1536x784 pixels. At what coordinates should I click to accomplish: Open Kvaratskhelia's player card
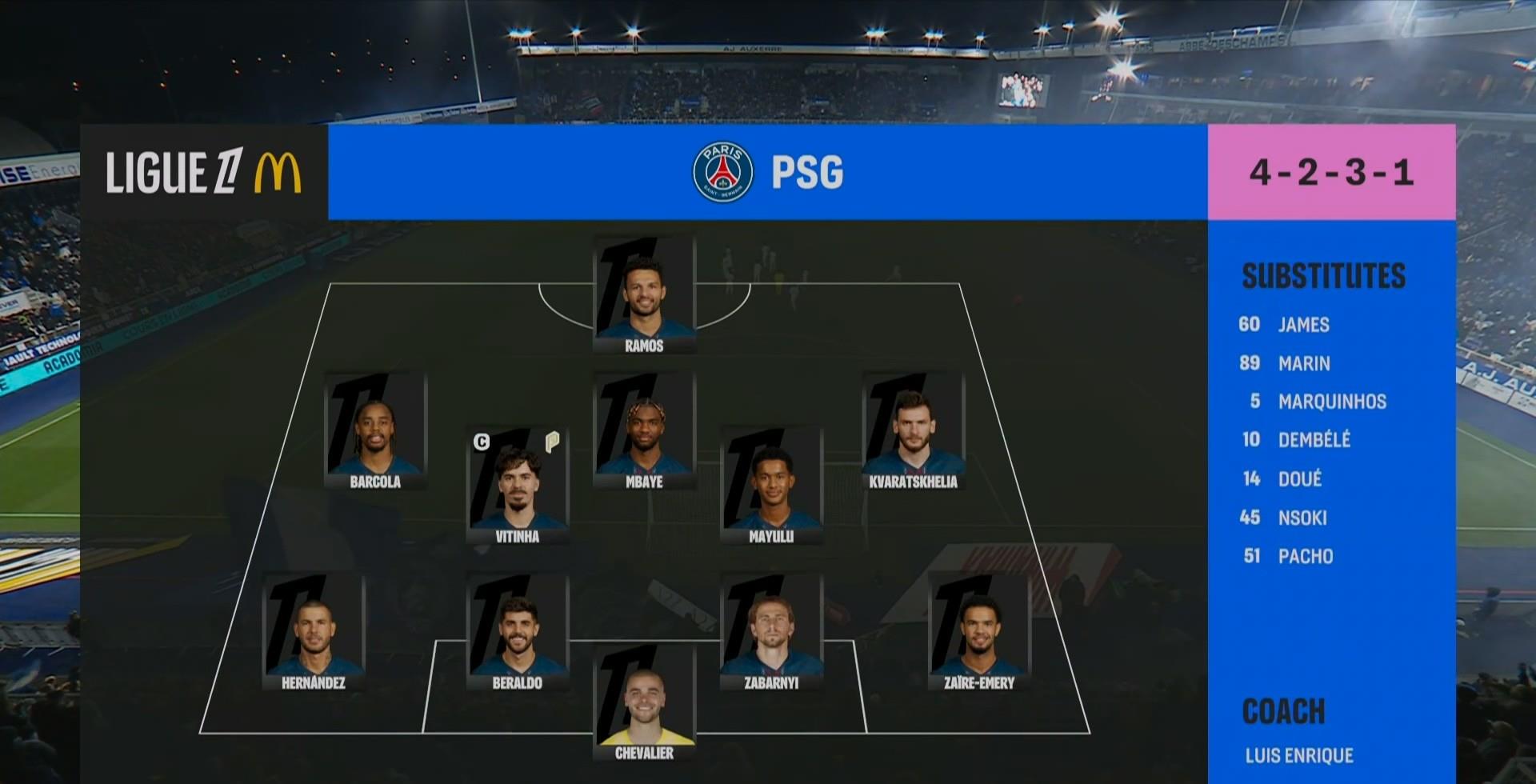(x=913, y=432)
